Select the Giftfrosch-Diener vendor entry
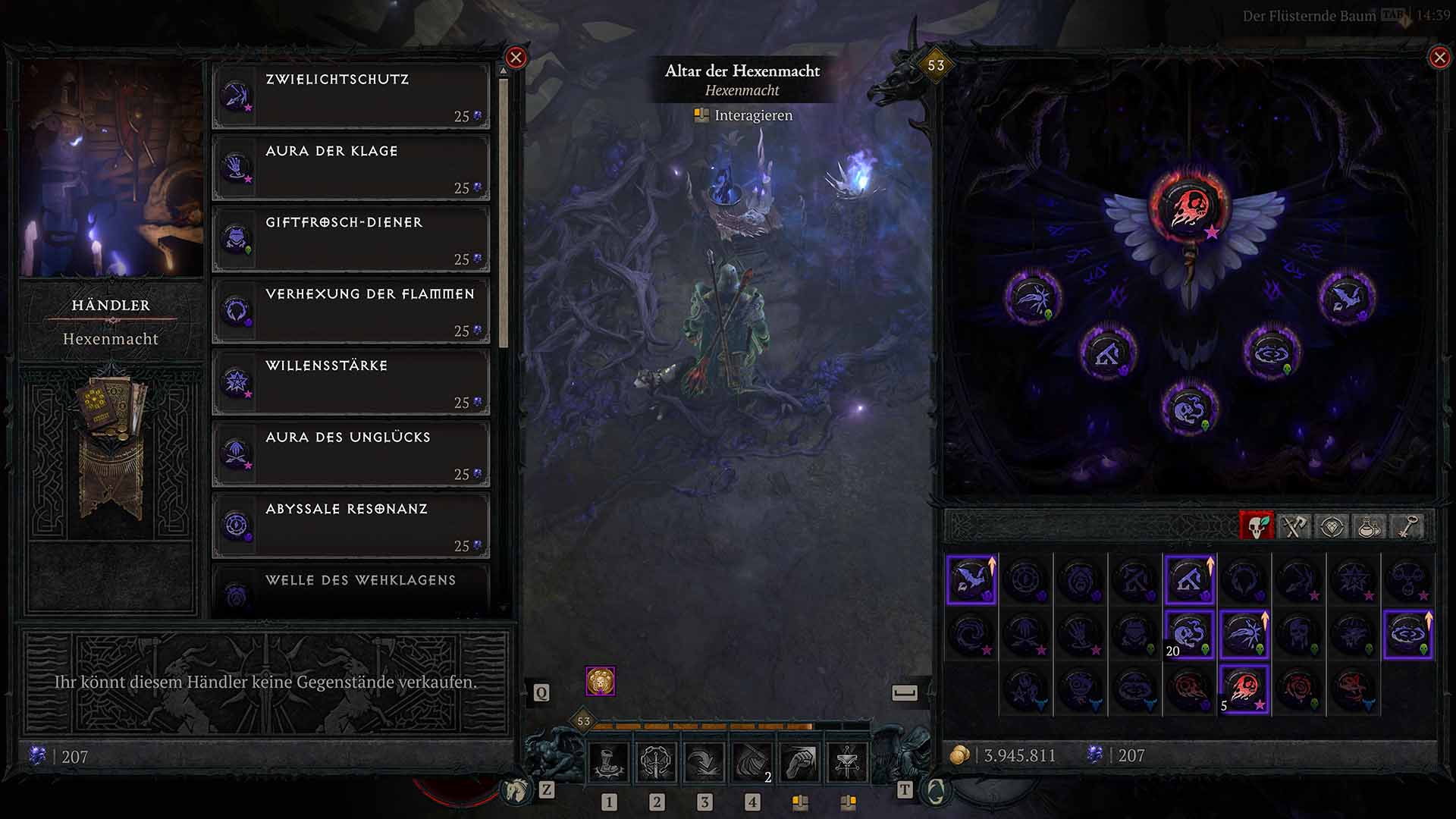 [351, 239]
